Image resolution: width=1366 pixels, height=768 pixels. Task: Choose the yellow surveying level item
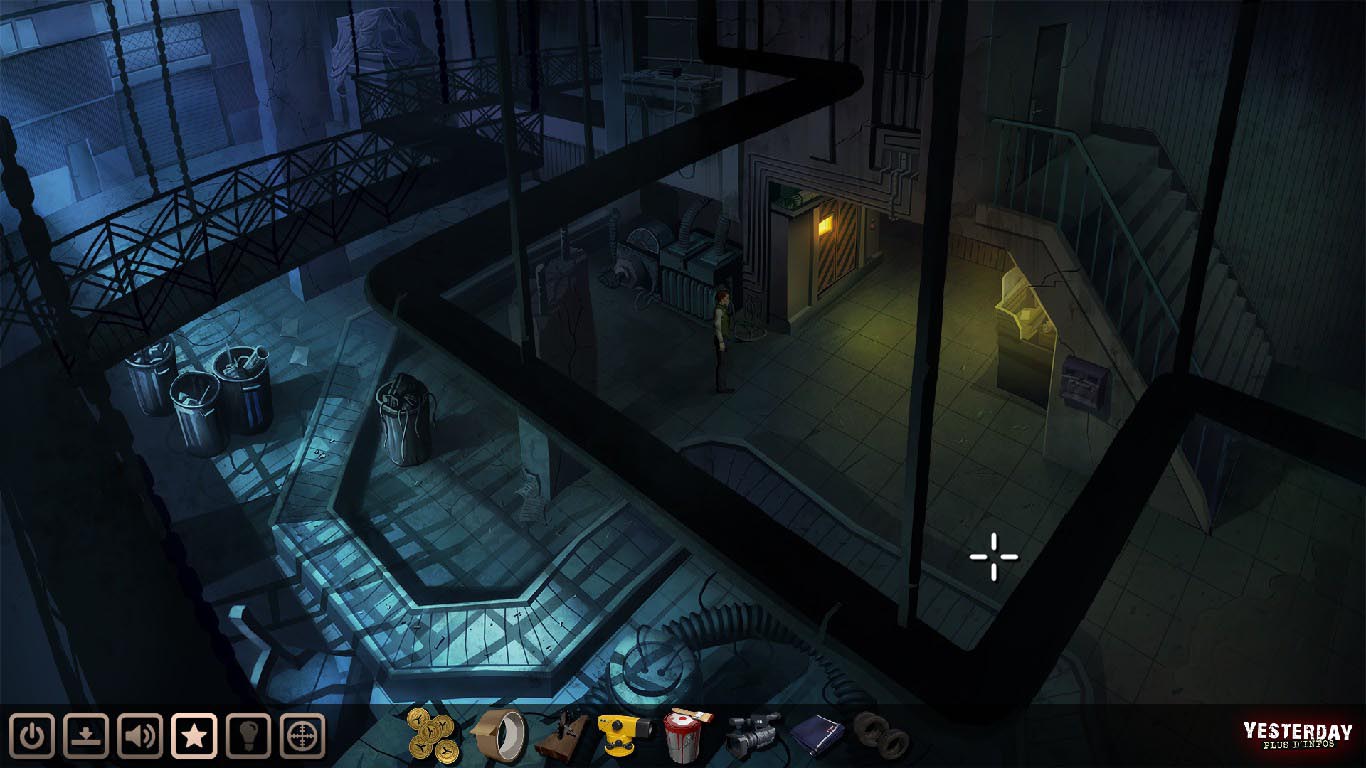pos(624,736)
